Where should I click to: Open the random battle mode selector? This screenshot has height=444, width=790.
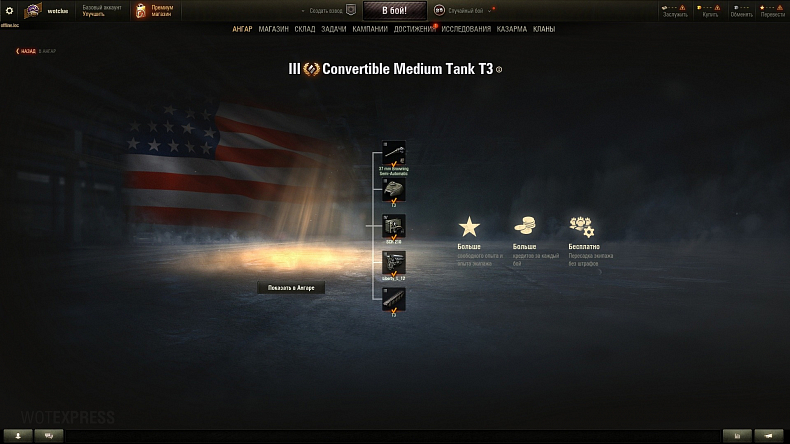coord(464,10)
